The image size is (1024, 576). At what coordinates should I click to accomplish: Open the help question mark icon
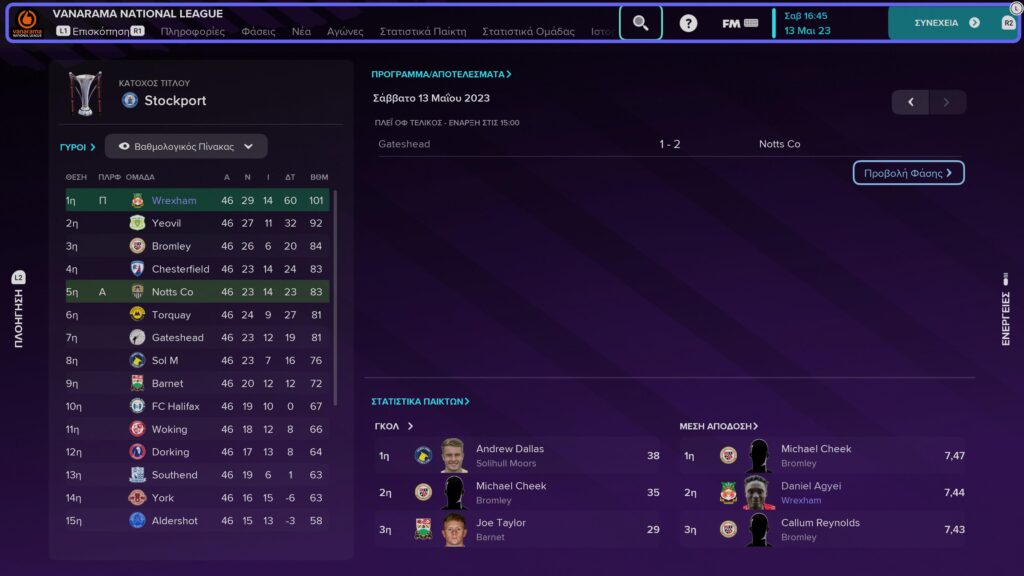[688, 23]
